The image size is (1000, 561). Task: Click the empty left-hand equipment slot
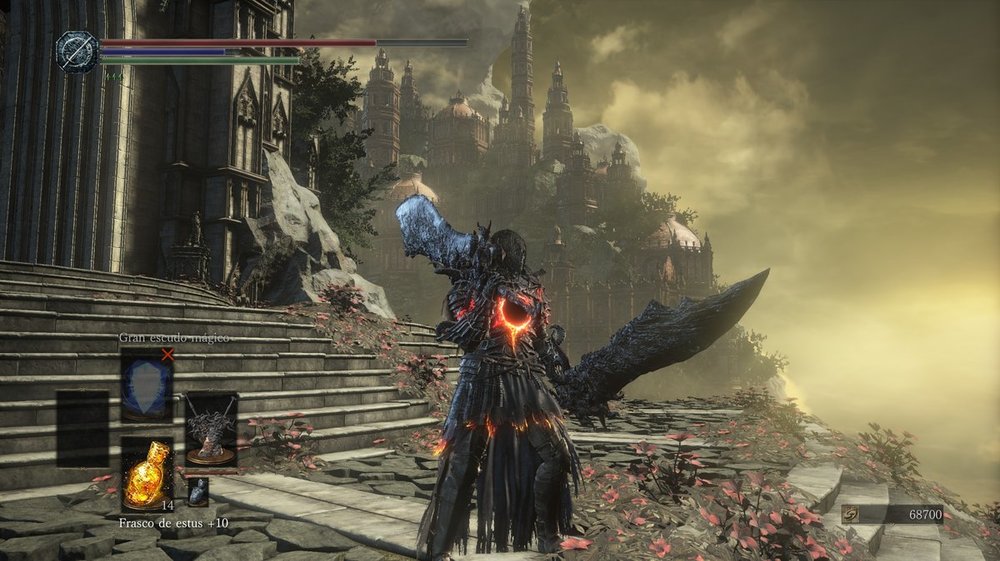pos(82,430)
